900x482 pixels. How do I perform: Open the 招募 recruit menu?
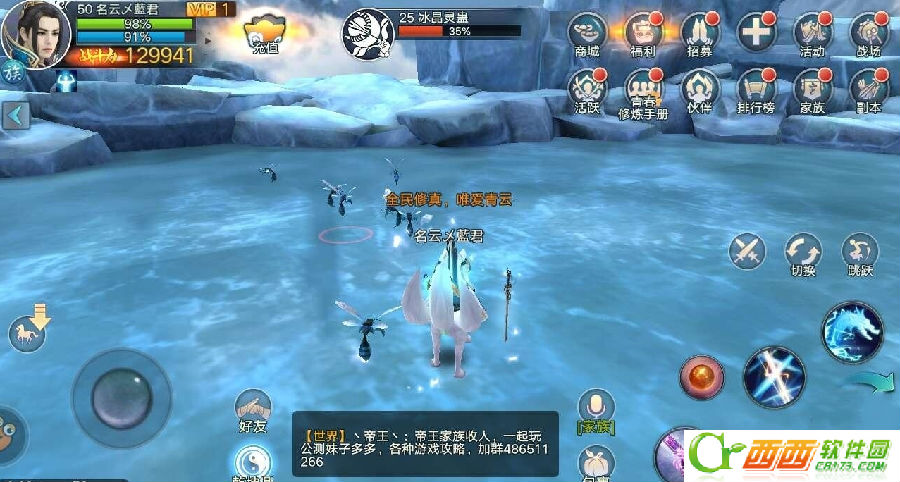tap(699, 34)
